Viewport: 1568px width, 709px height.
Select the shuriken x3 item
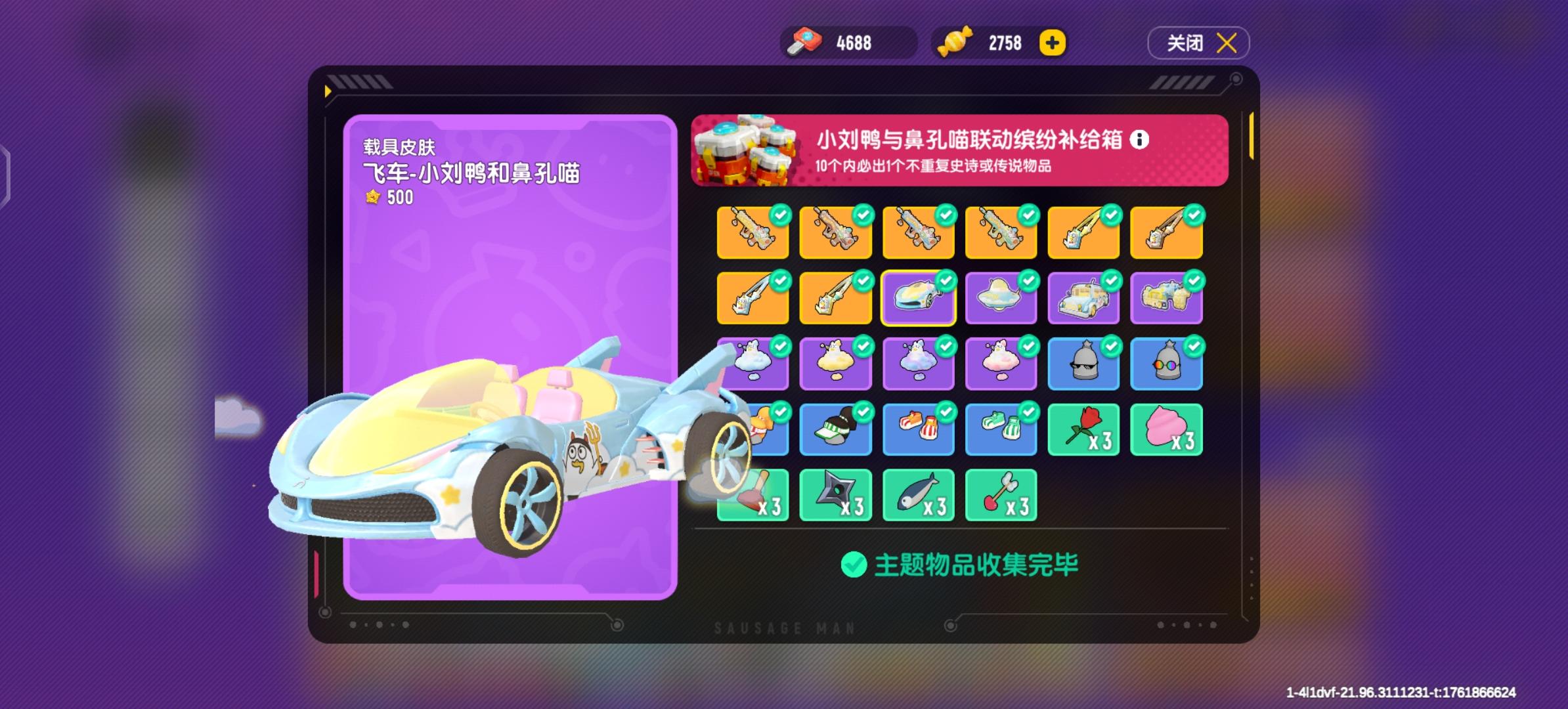tap(835, 494)
